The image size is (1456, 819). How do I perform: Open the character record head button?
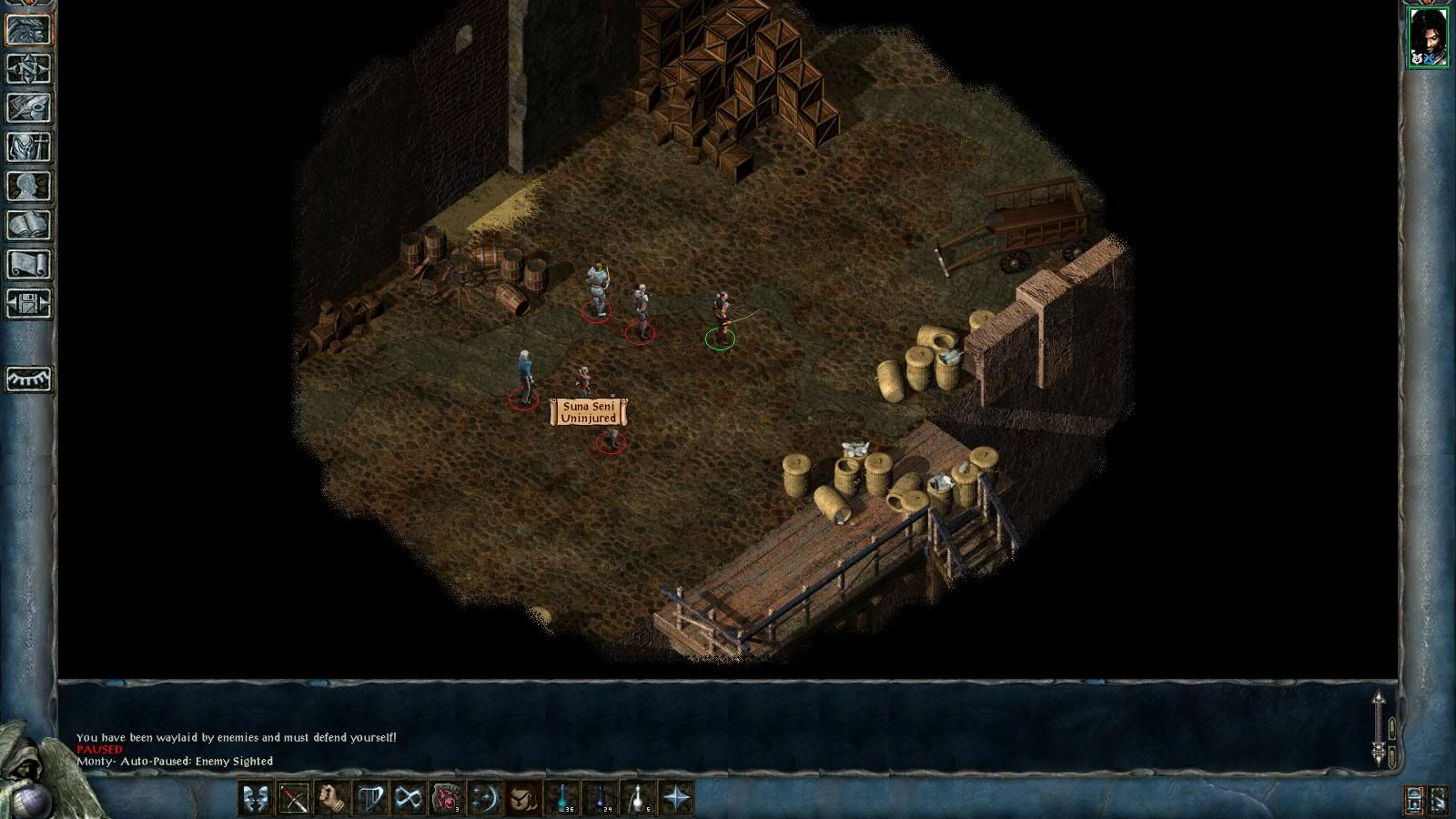[29, 186]
